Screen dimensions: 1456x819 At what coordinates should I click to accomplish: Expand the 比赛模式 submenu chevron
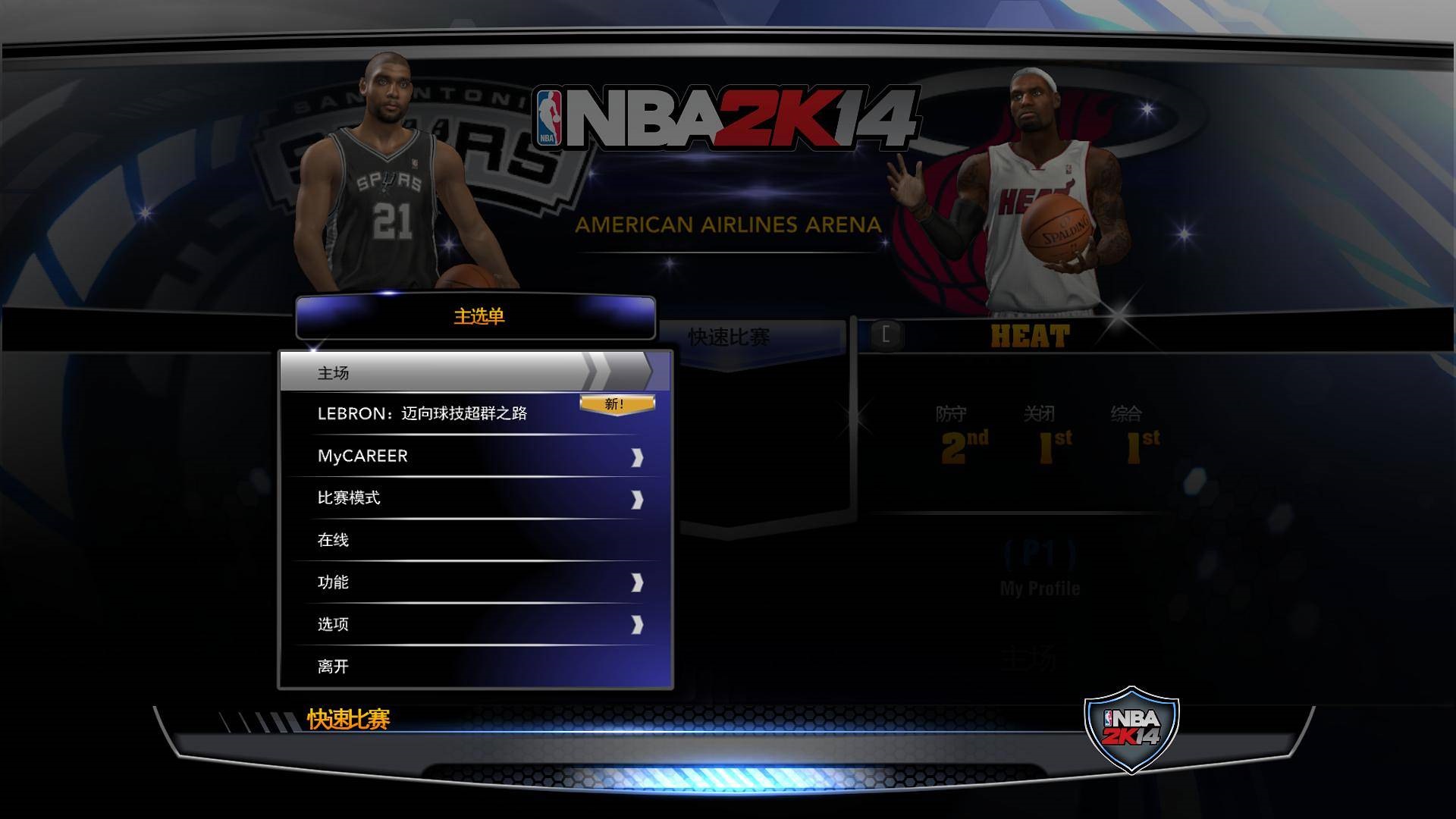pos(637,498)
